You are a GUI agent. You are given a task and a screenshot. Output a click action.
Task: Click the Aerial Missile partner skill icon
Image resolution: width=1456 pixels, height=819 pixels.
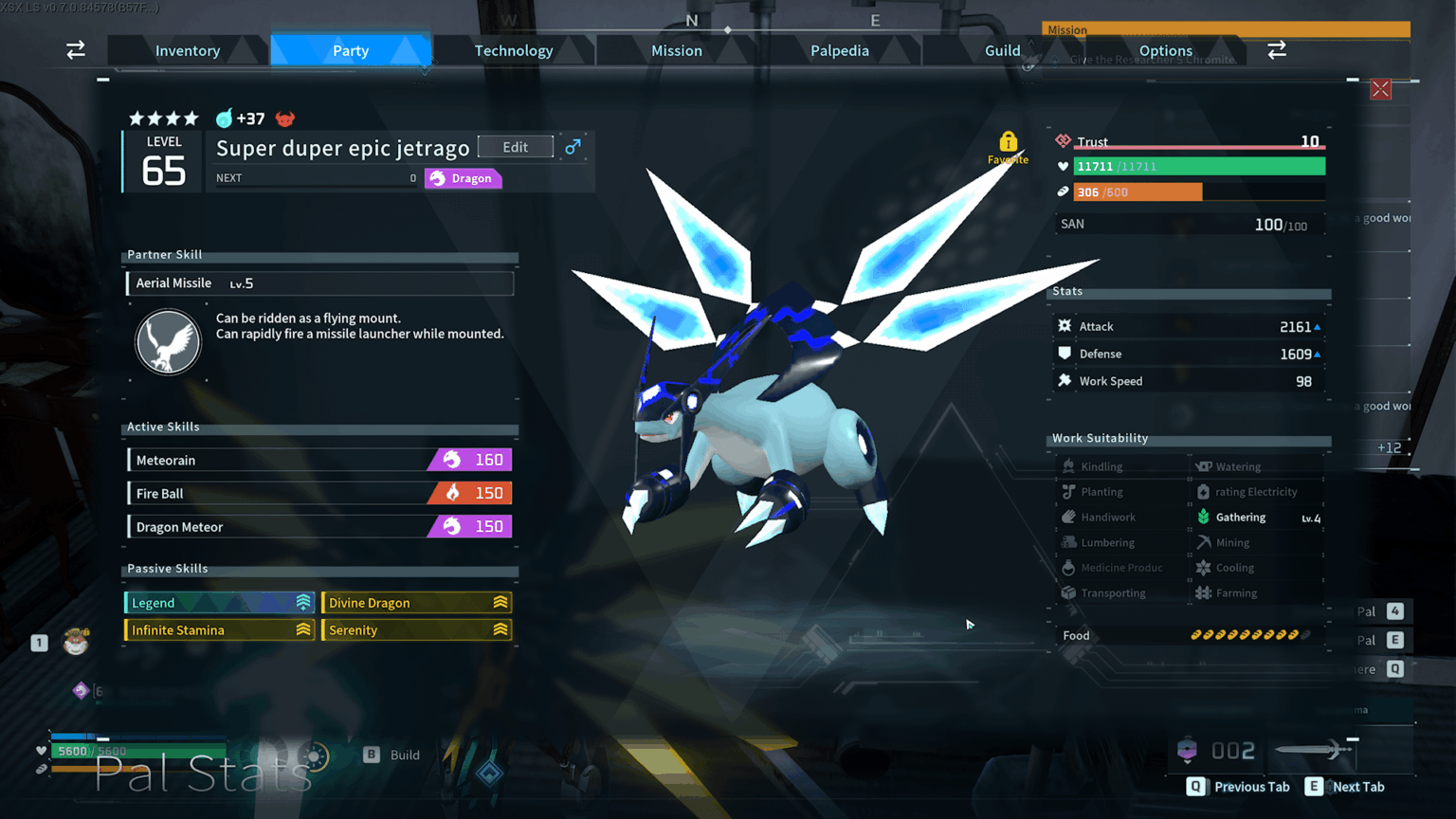pos(168,342)
